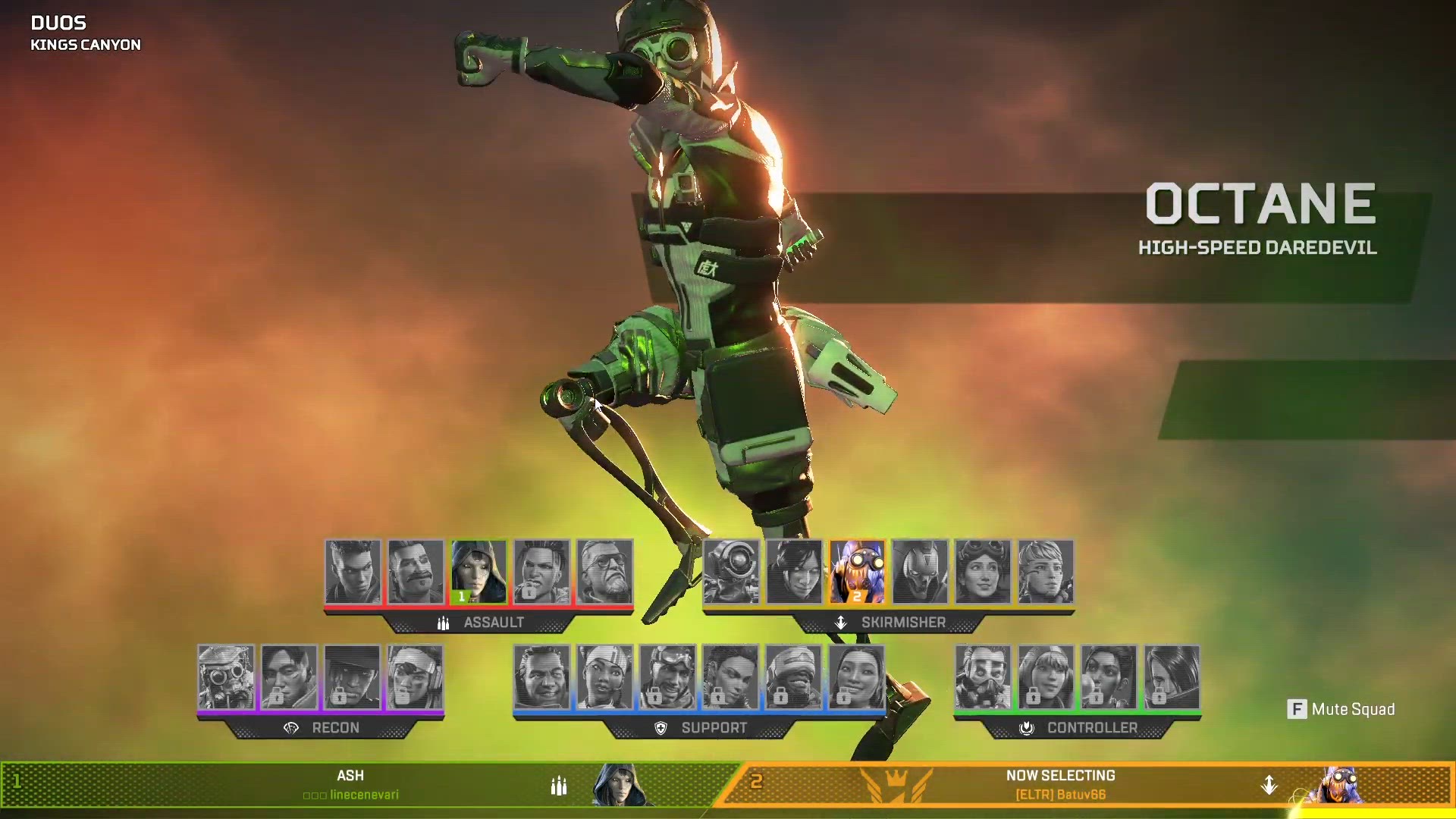Select the locked Wattson portrait
The image size is (1456, 819).
(x=1046, y=677)
